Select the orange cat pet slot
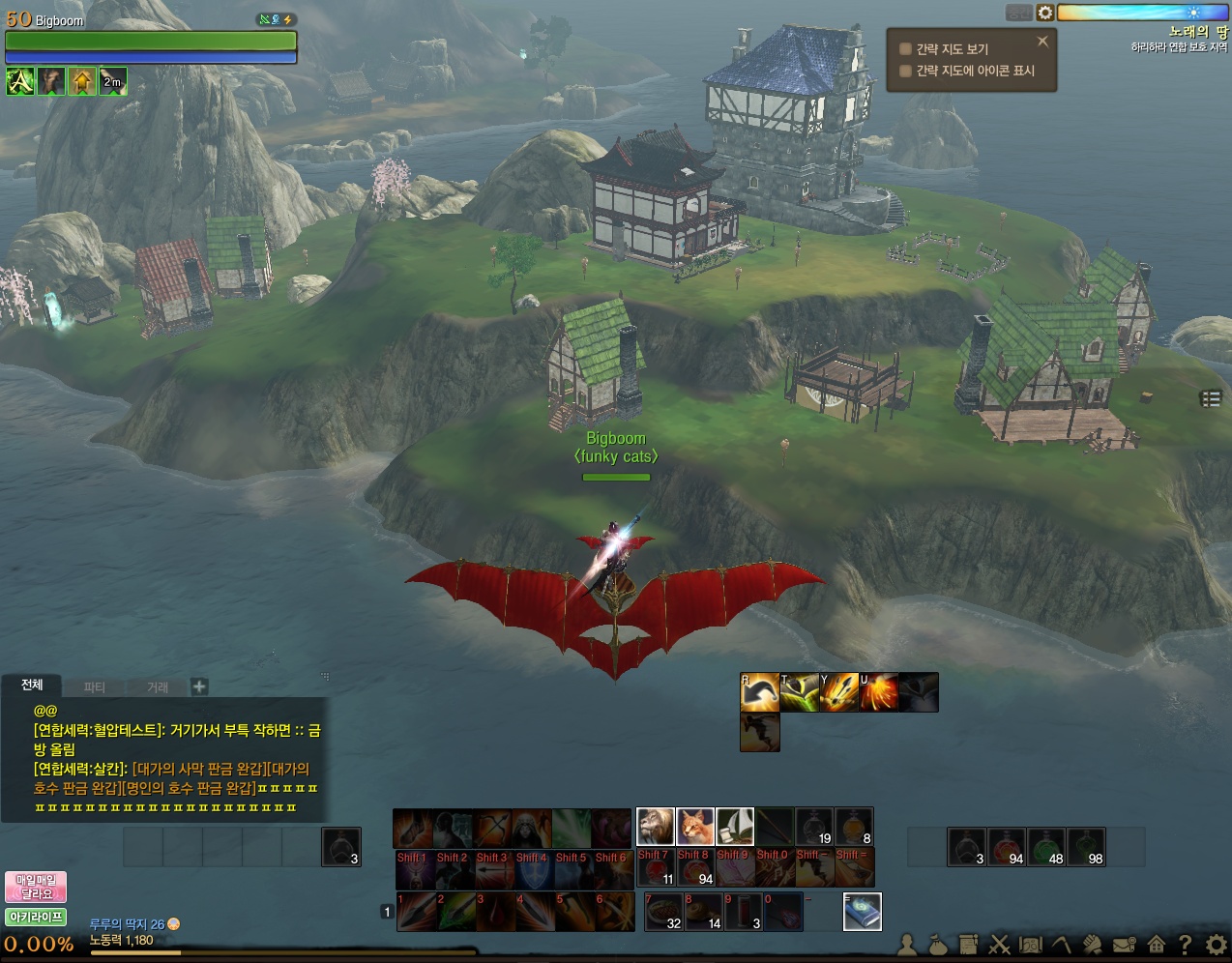Viewport: 1232px width, 963px height. tap(694, 827)
